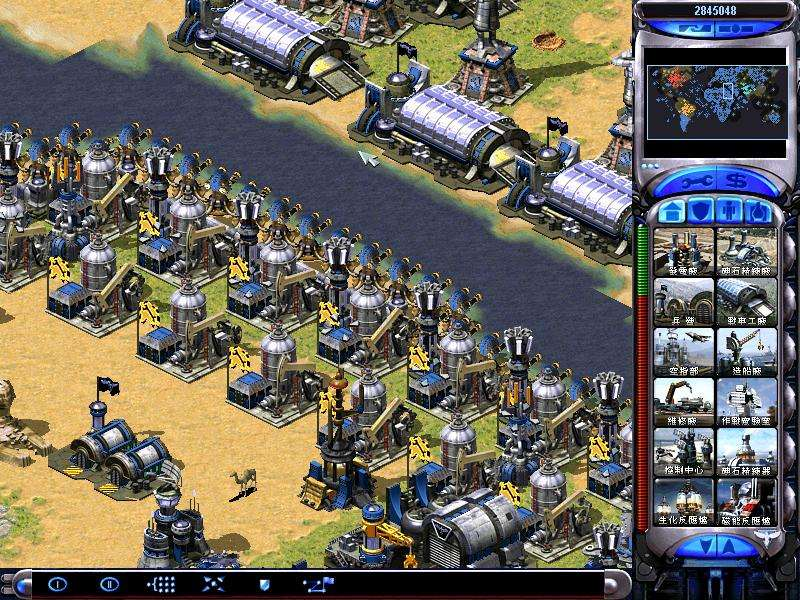
Task: Activate the shield guard command
Action: (x=264, y=584)
